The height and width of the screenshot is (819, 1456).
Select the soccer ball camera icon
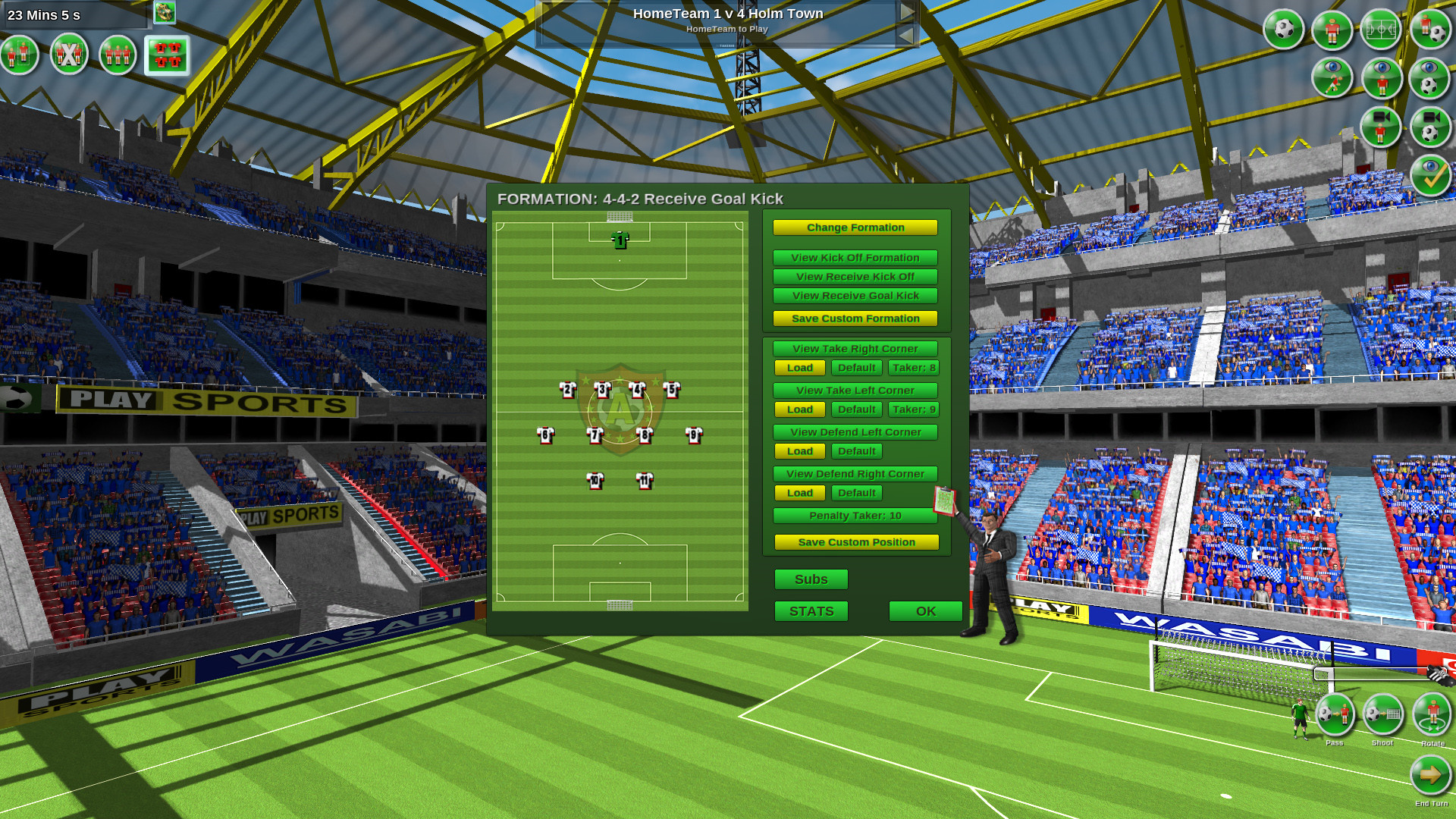point(1283,30)
